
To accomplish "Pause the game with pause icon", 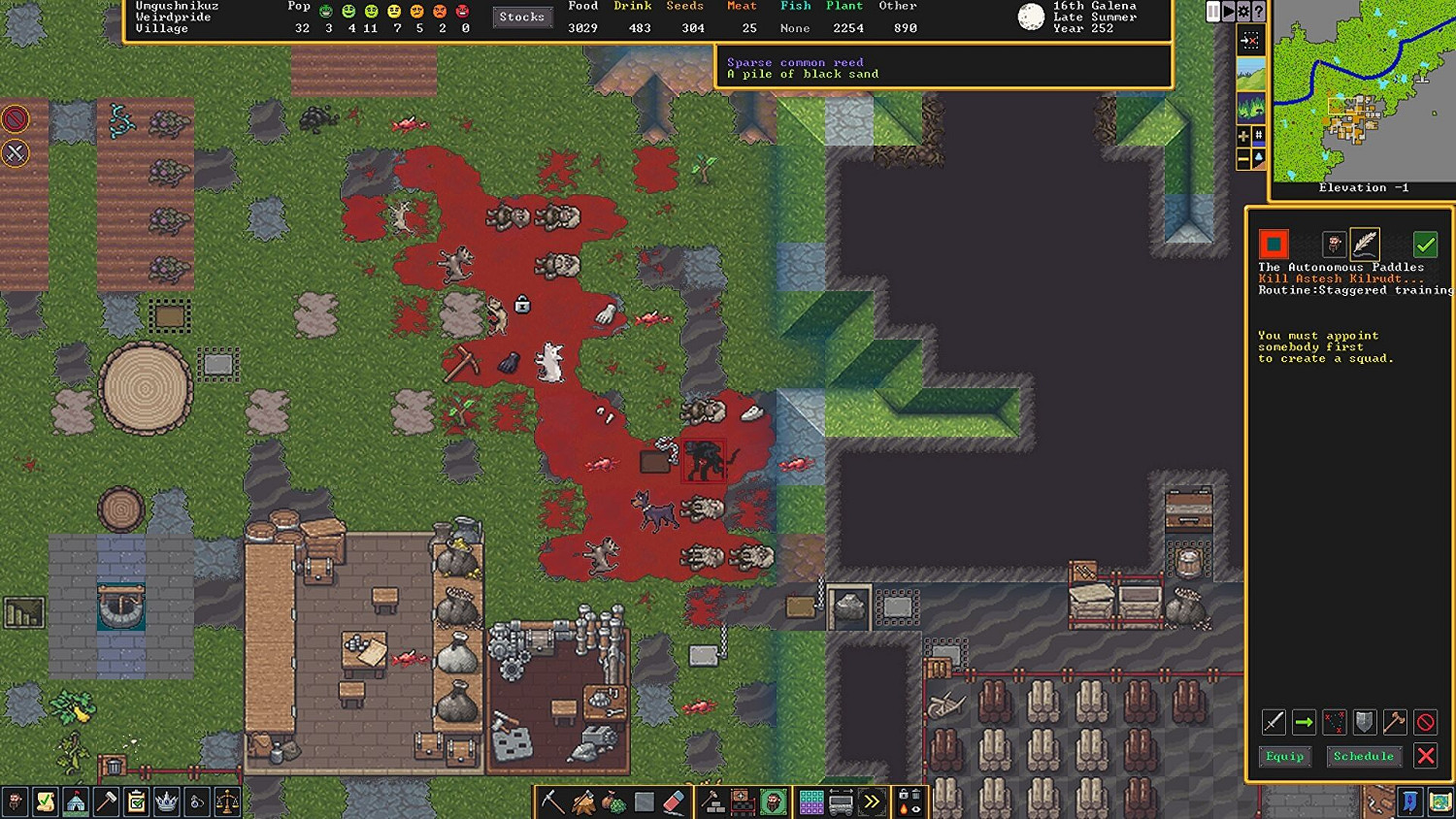I will pyautogui.click(x=1212, y=12).
